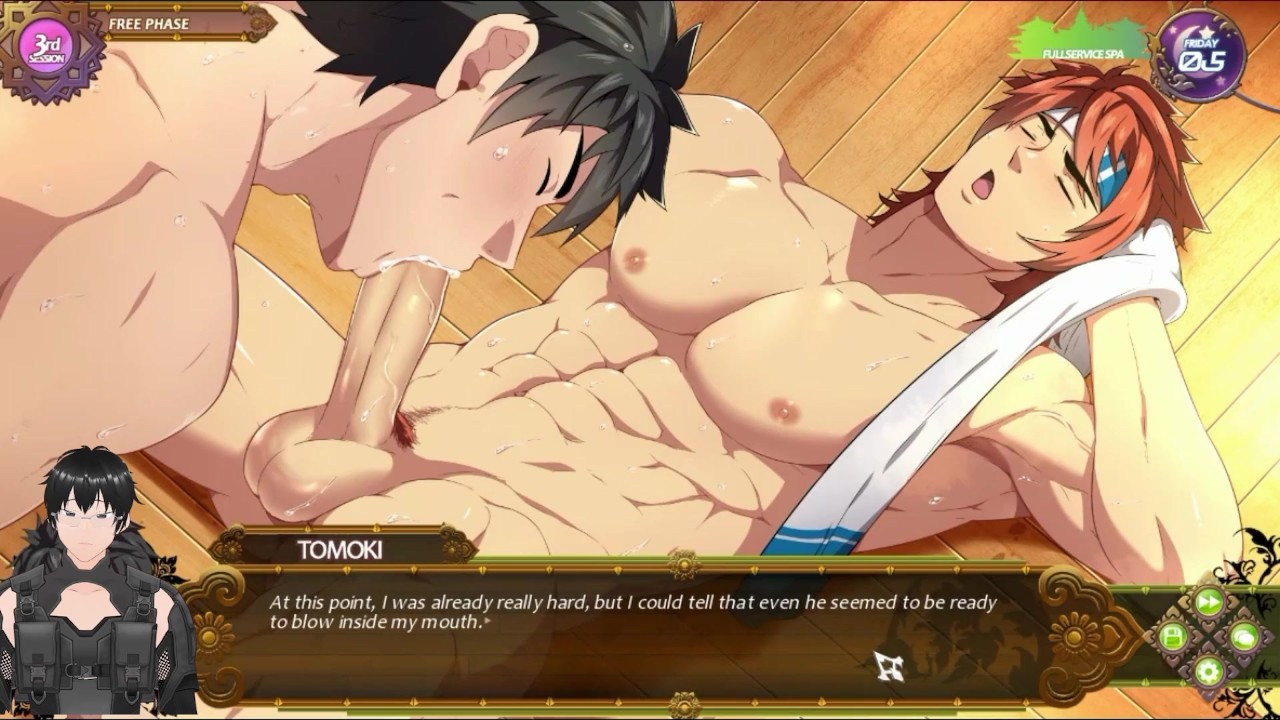The width and height of the screenshot is (1280, 720).
Task: Open settings with the gear icon
Action: 1209,671
